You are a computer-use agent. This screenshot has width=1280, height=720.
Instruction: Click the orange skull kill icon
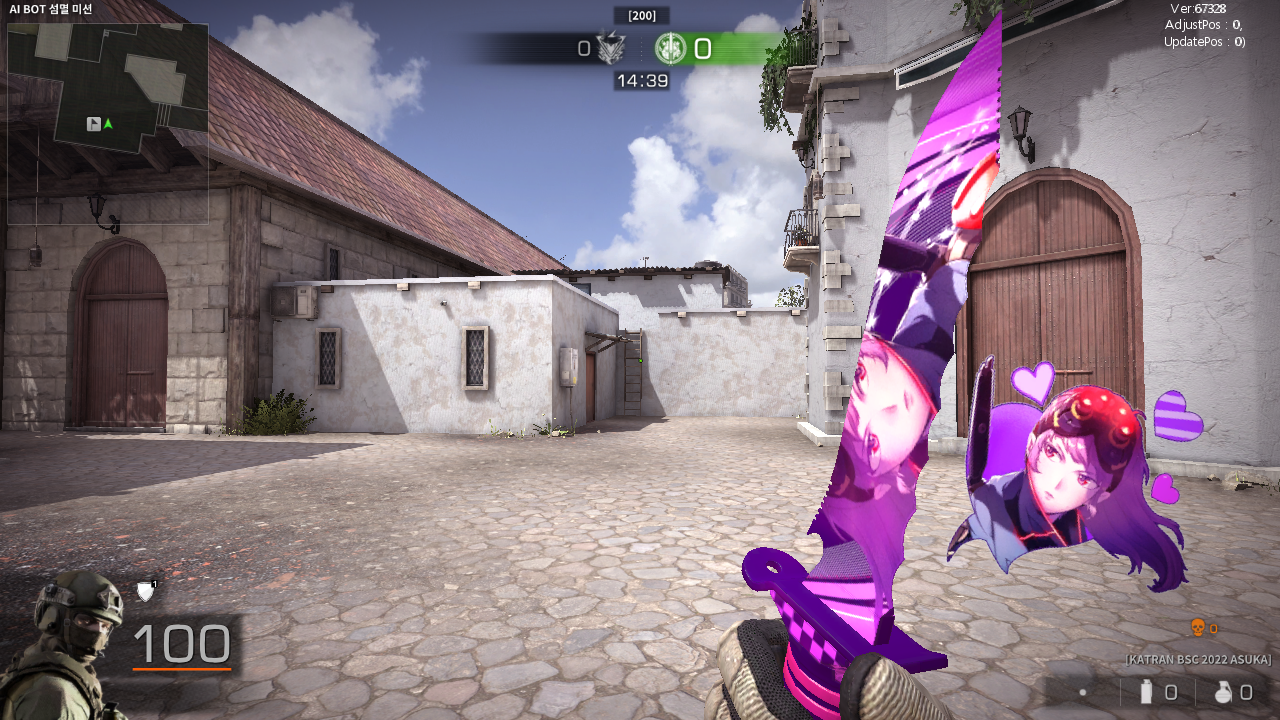pos(1197,628)
